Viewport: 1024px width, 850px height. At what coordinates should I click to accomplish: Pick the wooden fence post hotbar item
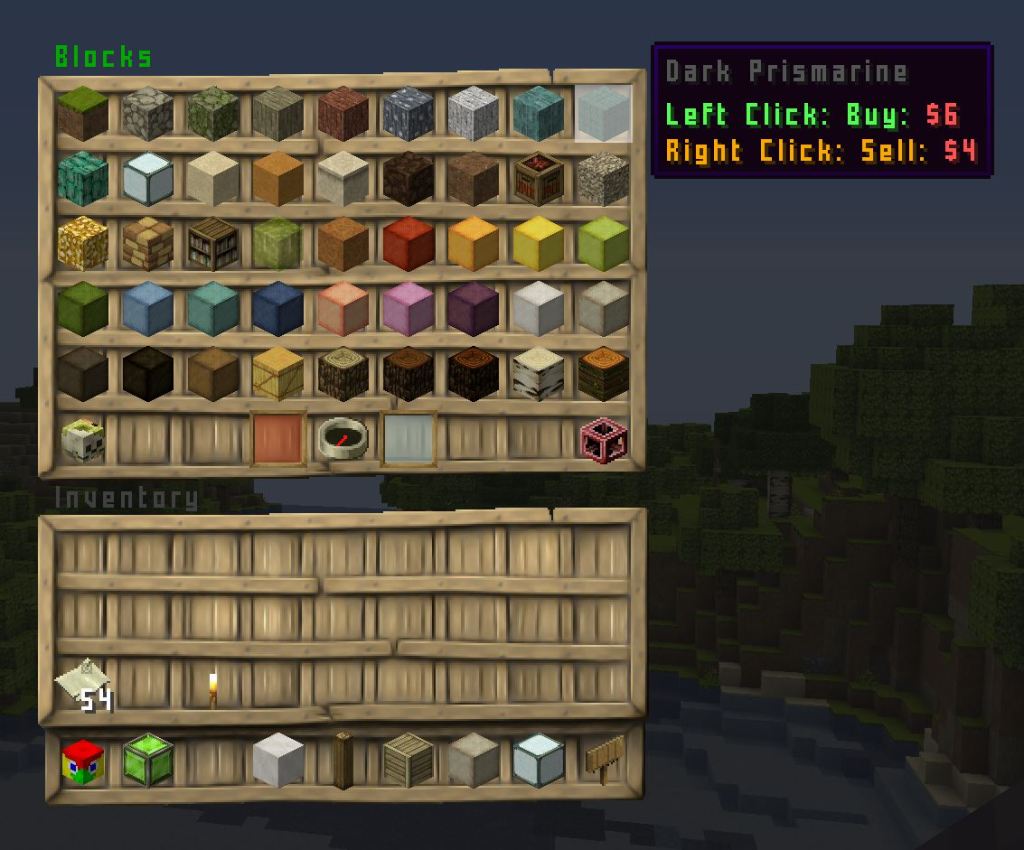[x=343, y=762]
